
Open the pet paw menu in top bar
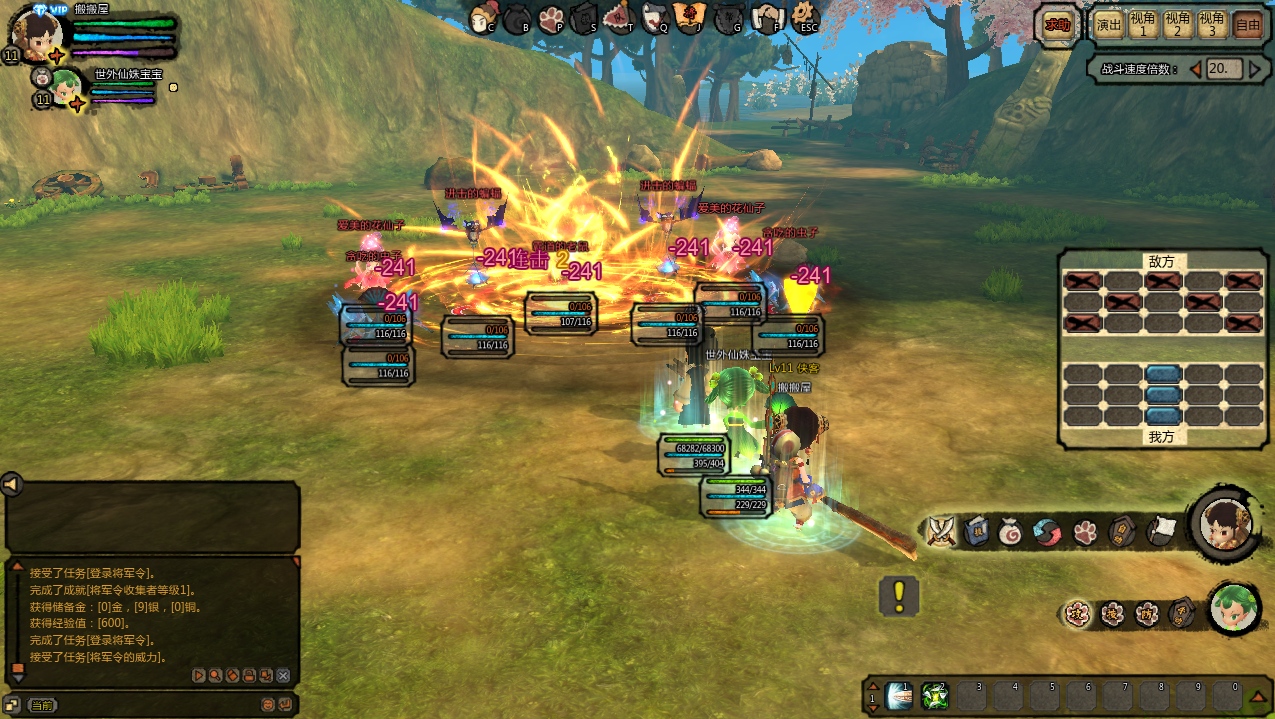tap(550, 18)
